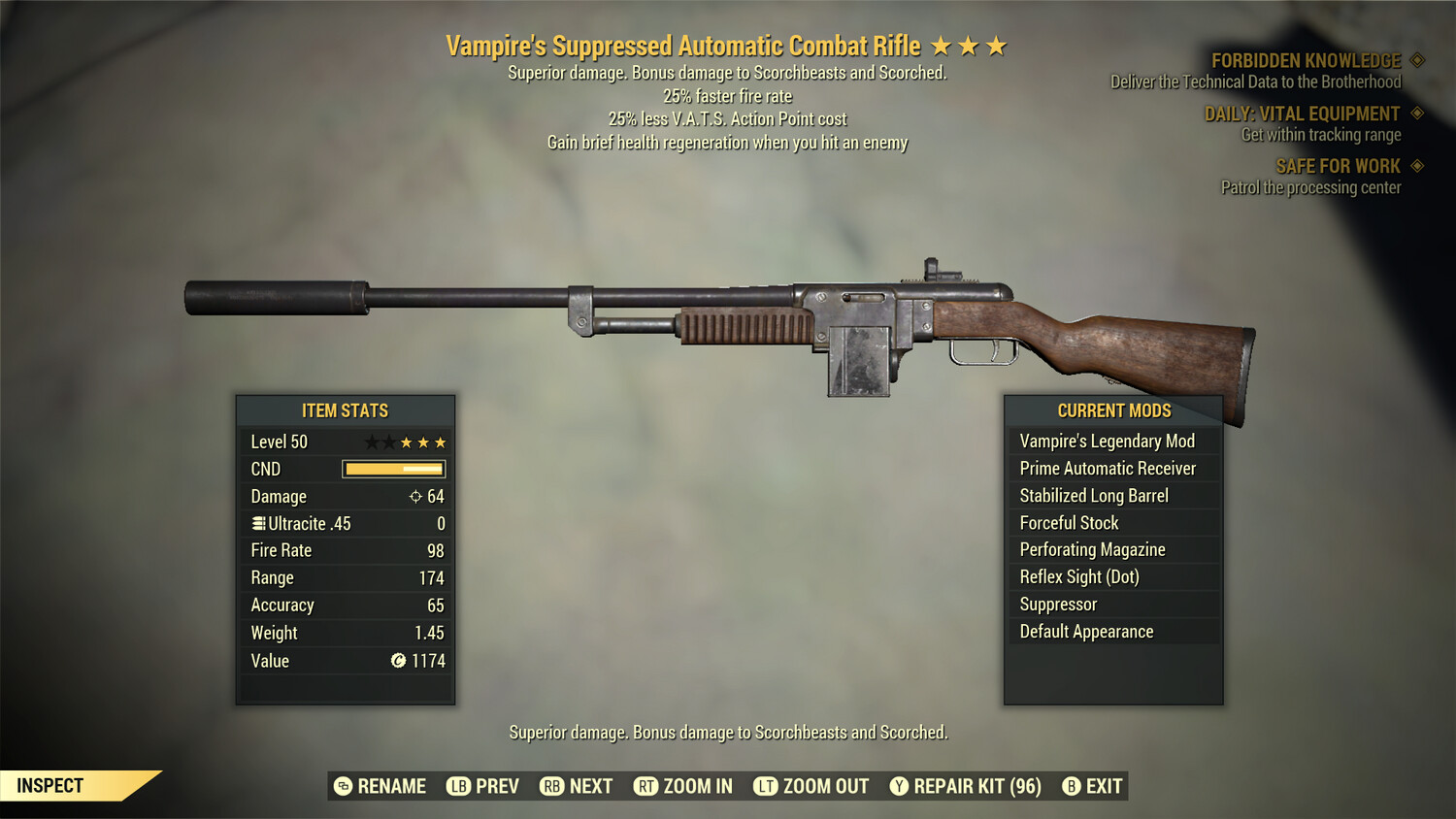This screenshot has width=1456, height=819.
Task: Click the gamepad Rename icon
Action: click(x=342, y=786)
